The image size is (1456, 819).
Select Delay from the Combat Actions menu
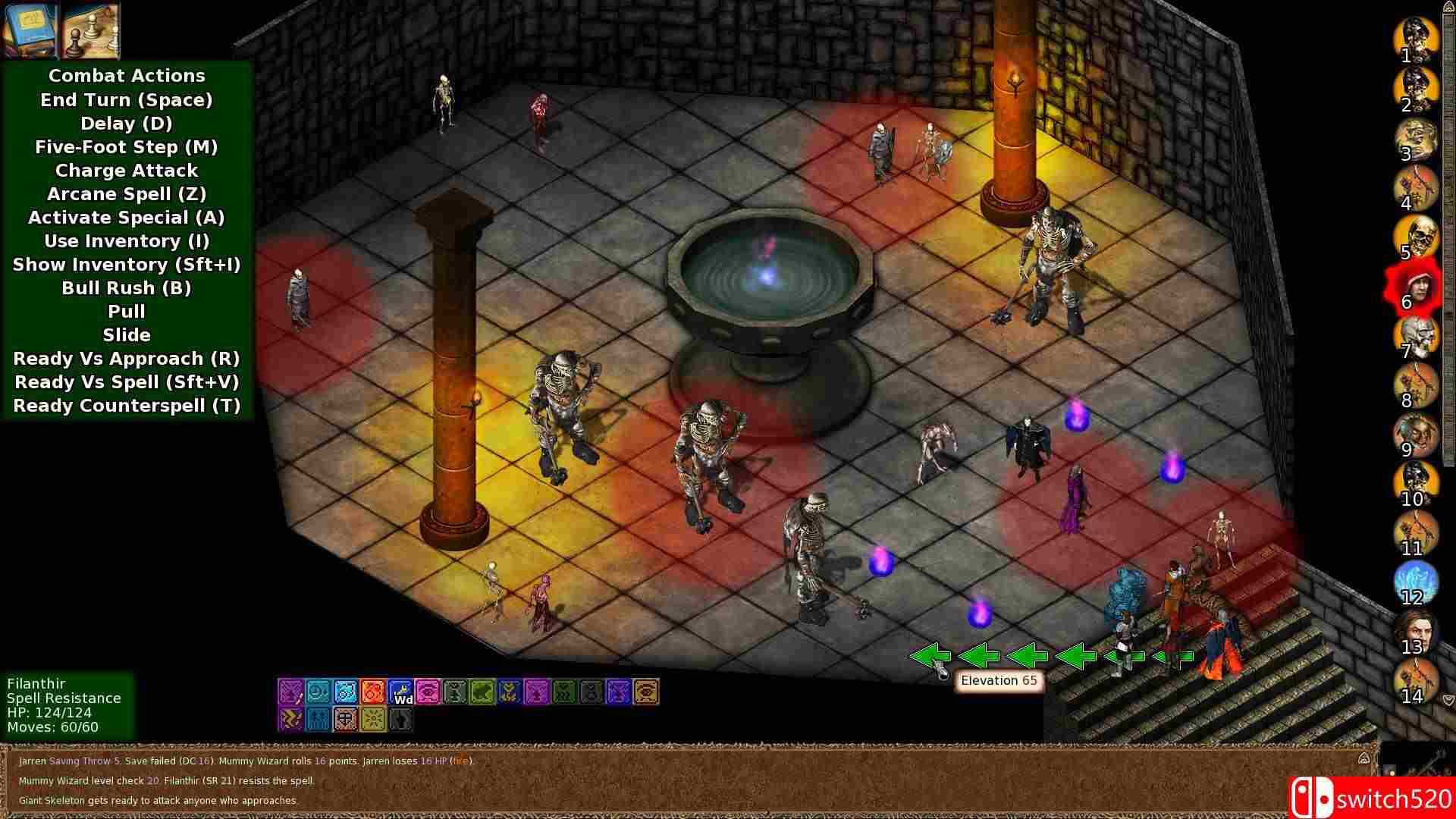(x=127, y=124)
